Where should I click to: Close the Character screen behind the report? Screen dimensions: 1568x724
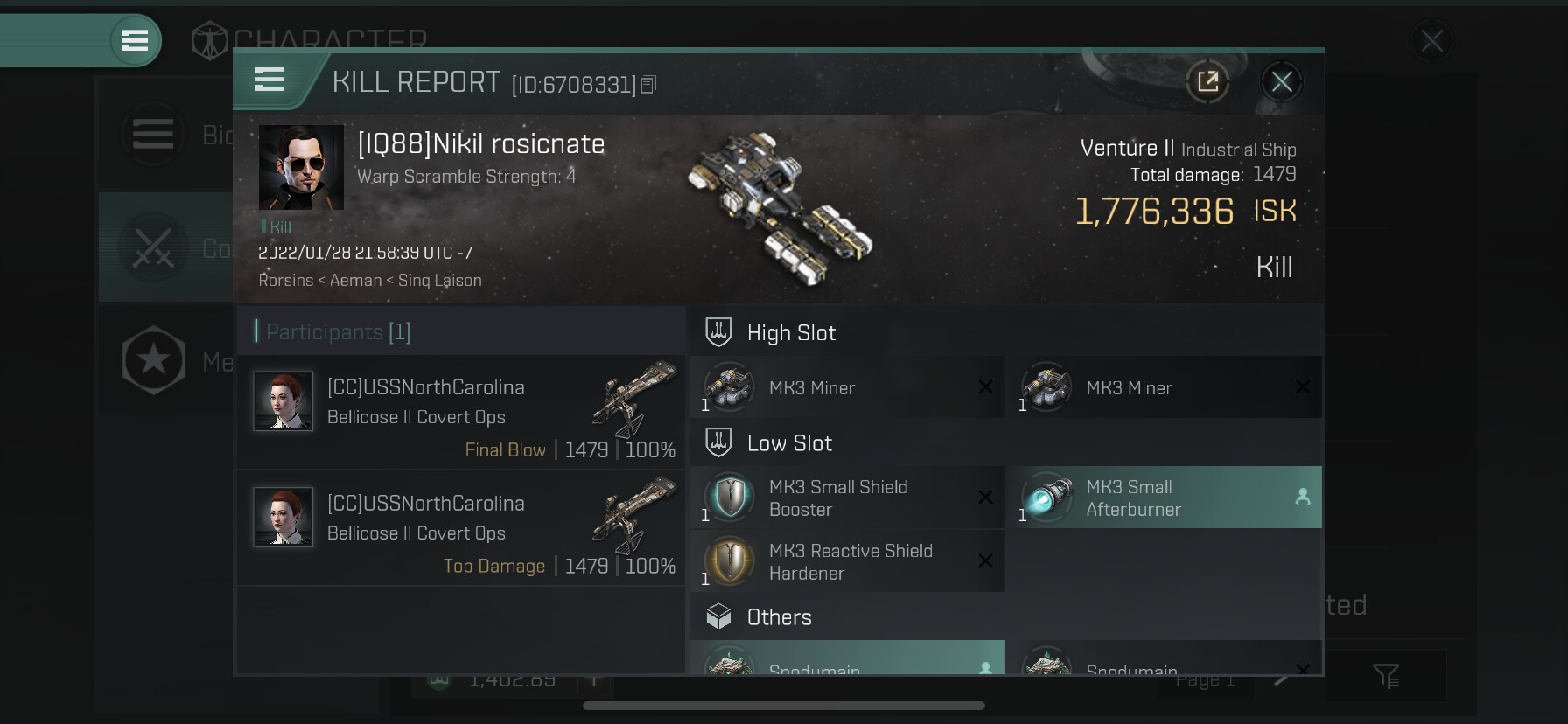coord(1431,41)
